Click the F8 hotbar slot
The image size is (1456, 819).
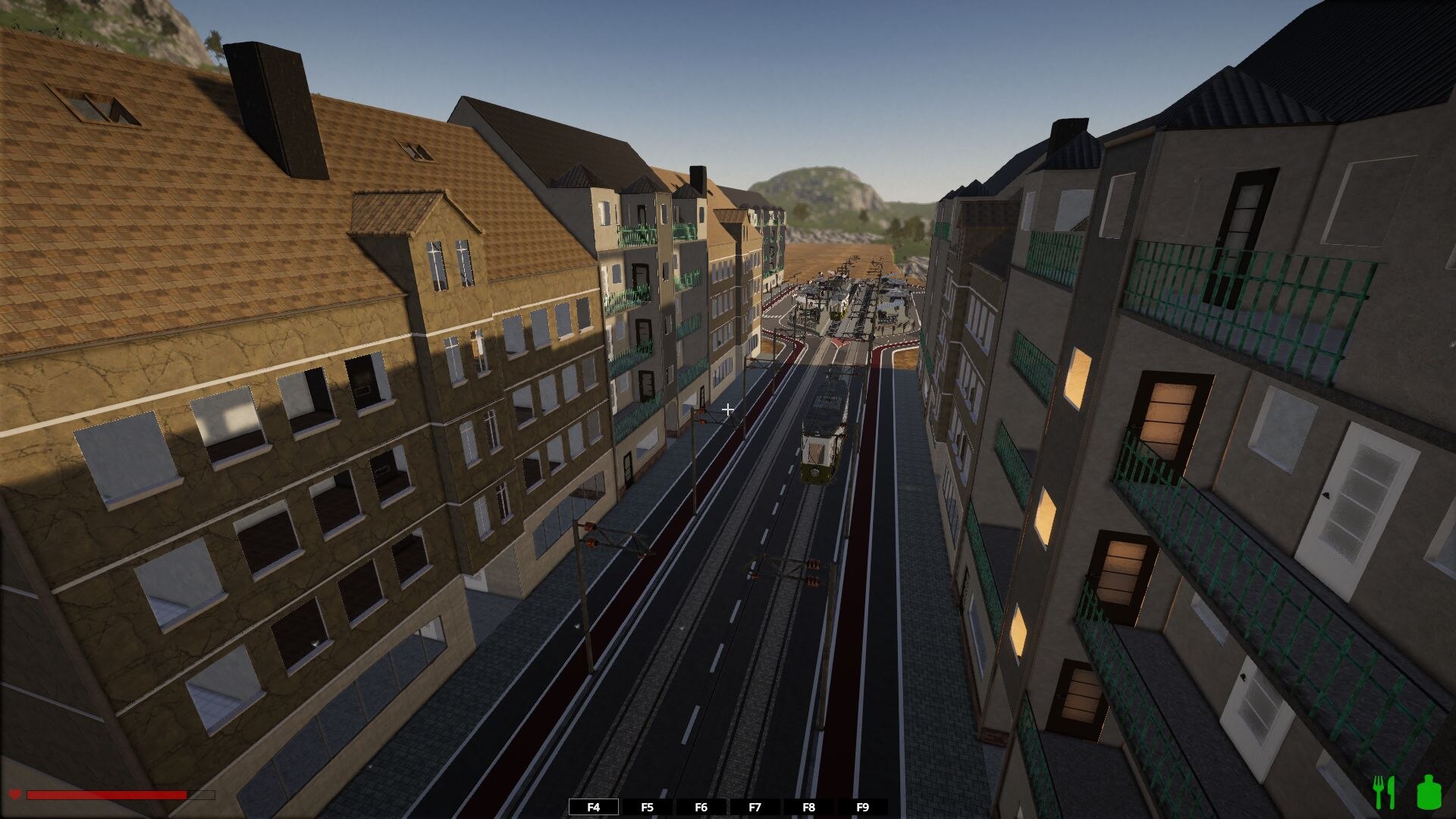(x=808, y=807)
